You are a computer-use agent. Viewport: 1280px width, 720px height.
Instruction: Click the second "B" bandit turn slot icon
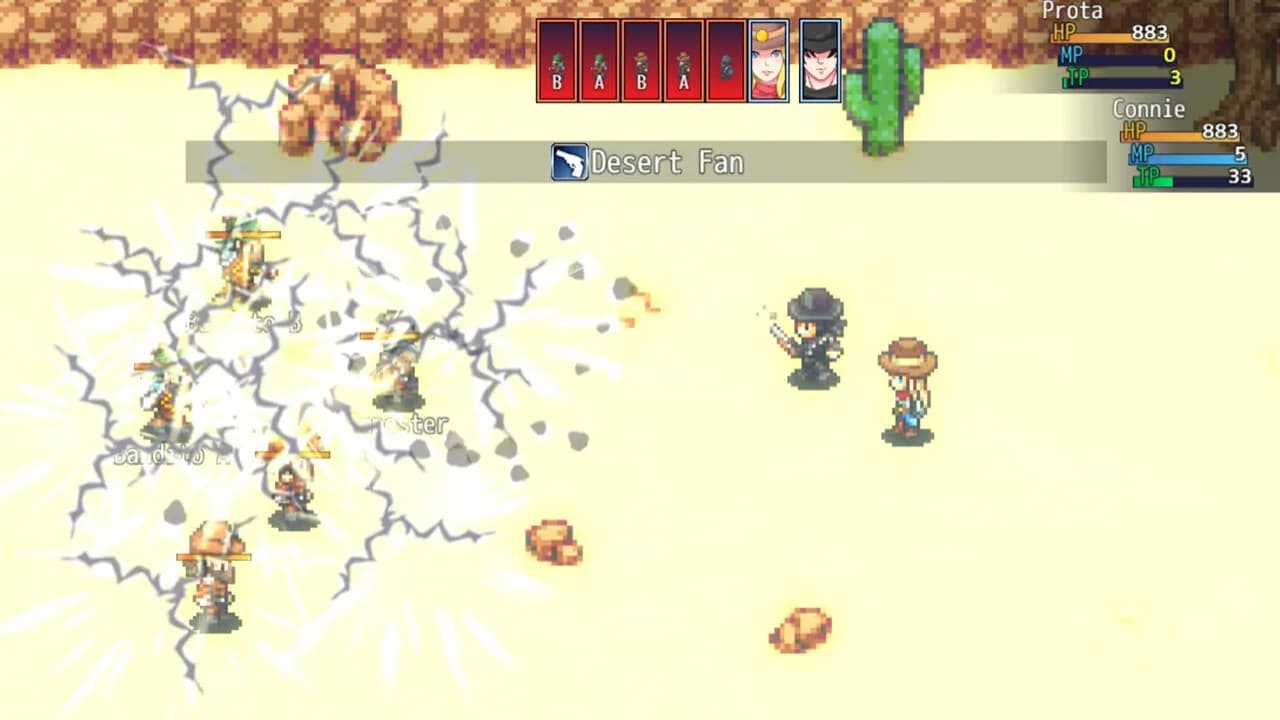(642, 60)
